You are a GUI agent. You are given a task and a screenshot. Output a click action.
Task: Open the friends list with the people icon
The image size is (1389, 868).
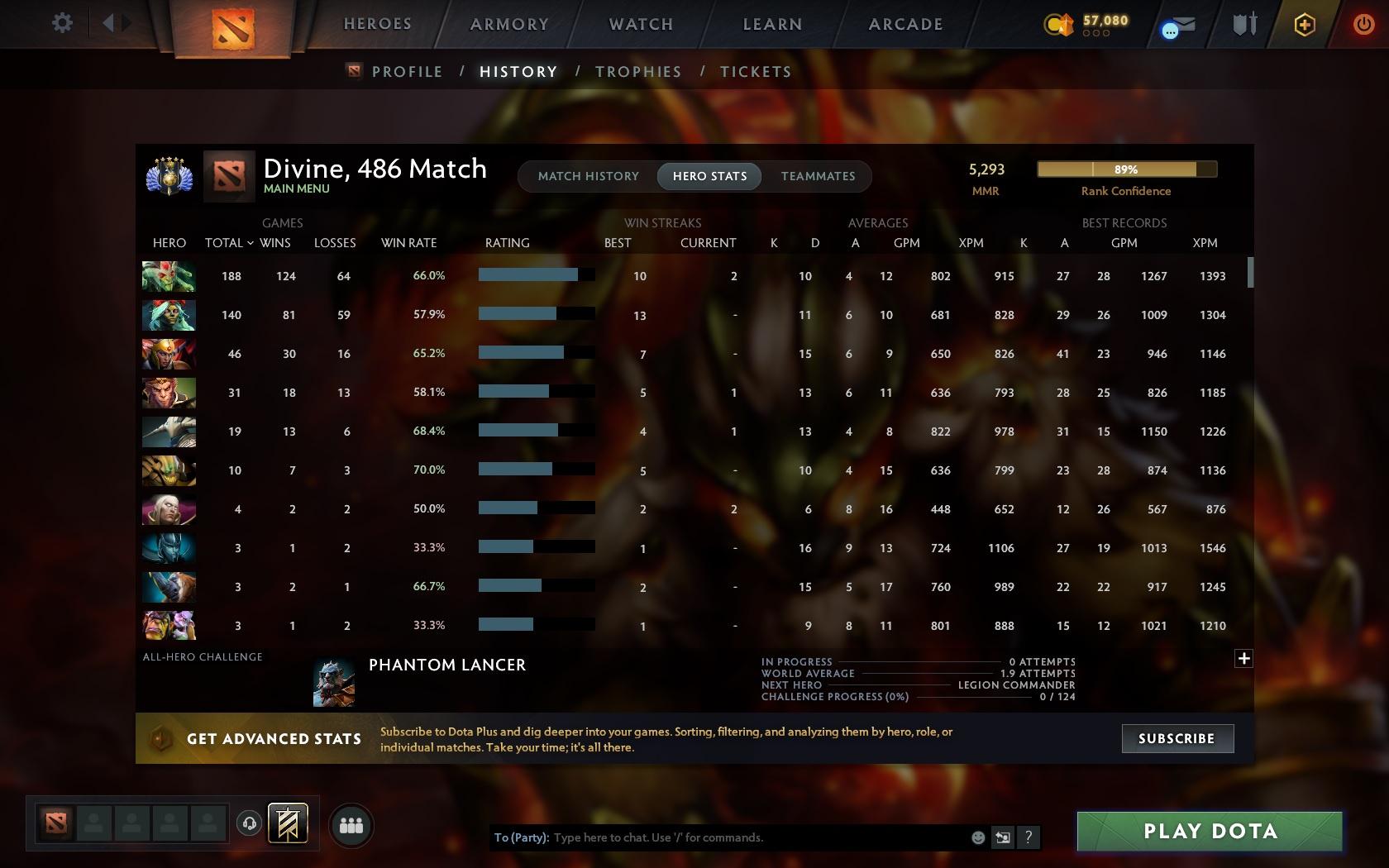[351, 825]
